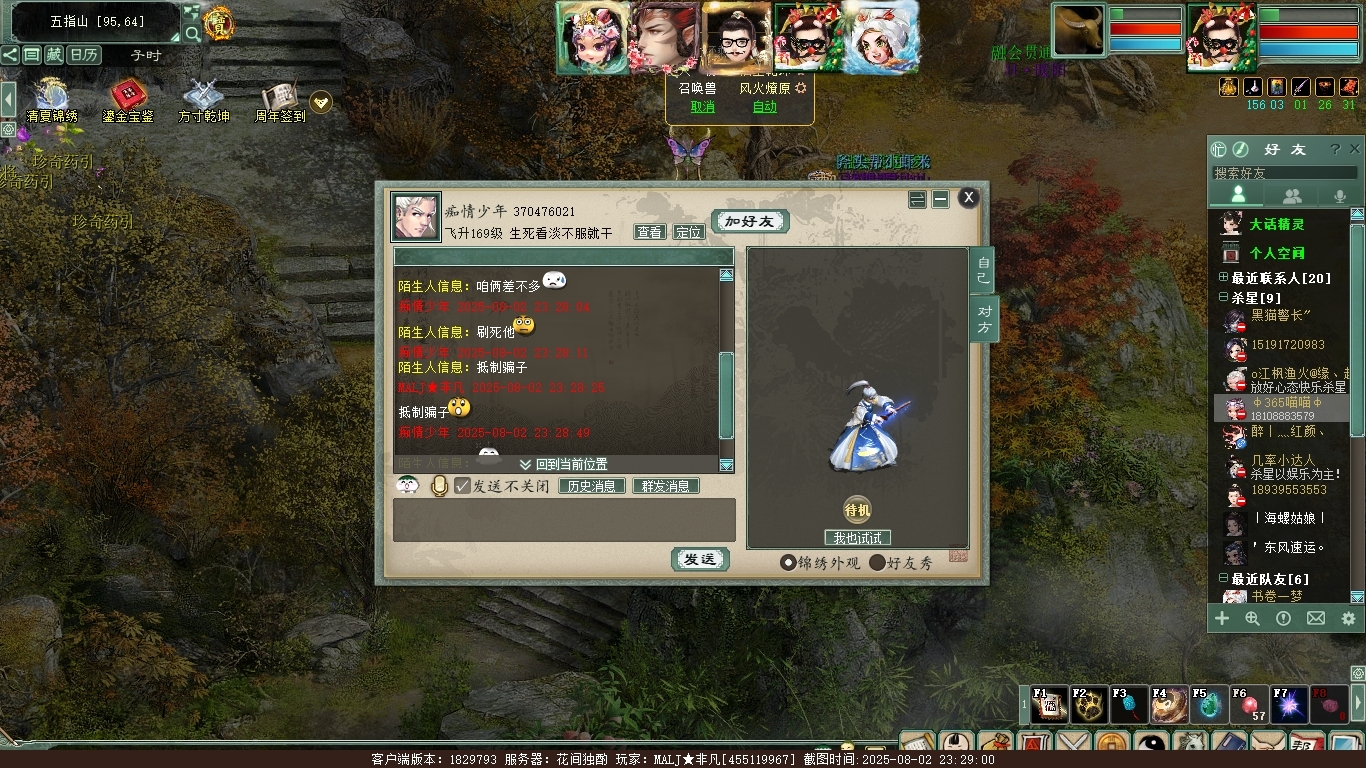This screenshot has height=768, width=1366.
Task: Click the 群发消息 mass message button
Action: [665, 486]
